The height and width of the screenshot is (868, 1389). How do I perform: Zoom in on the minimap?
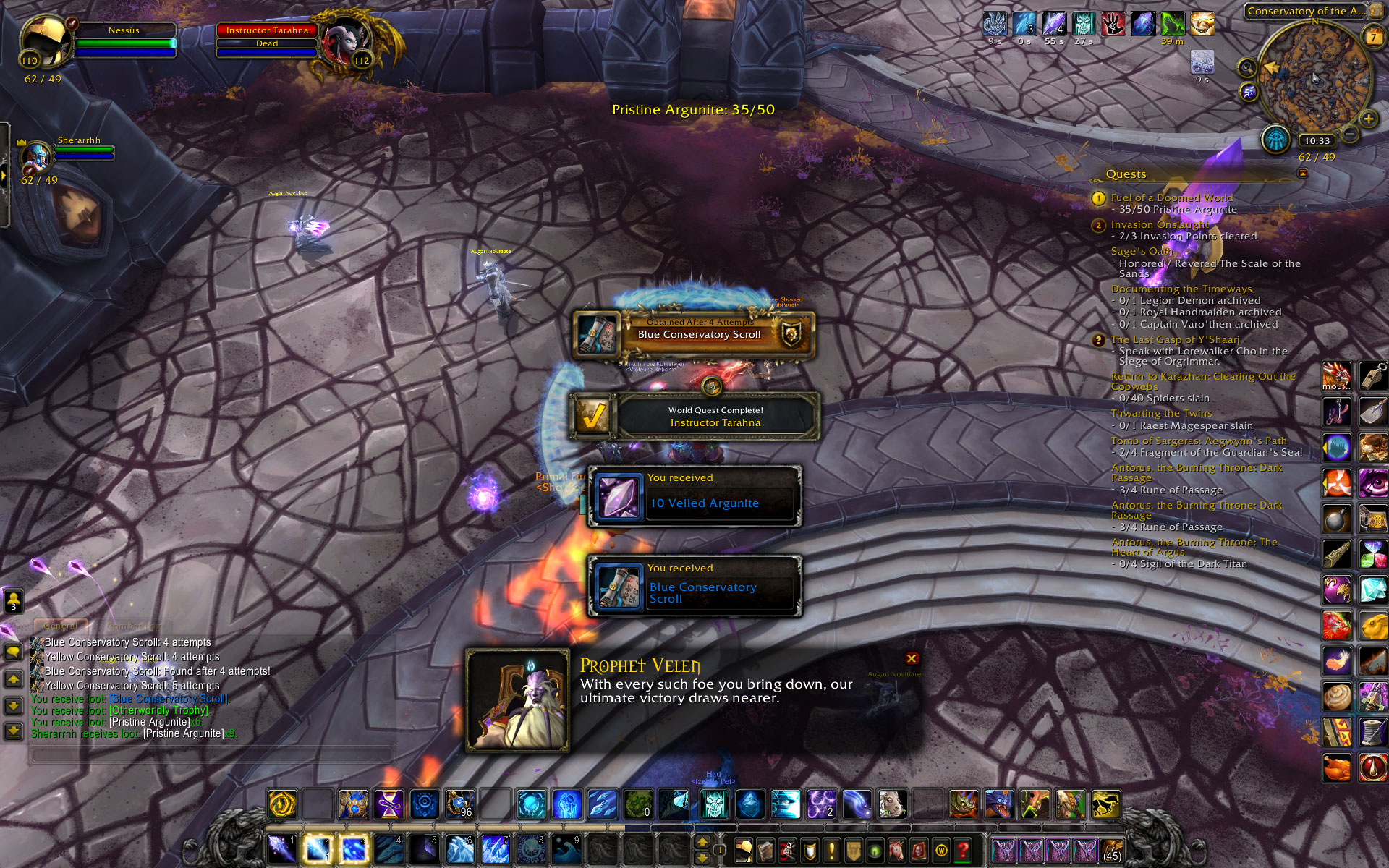point(1368,119)
